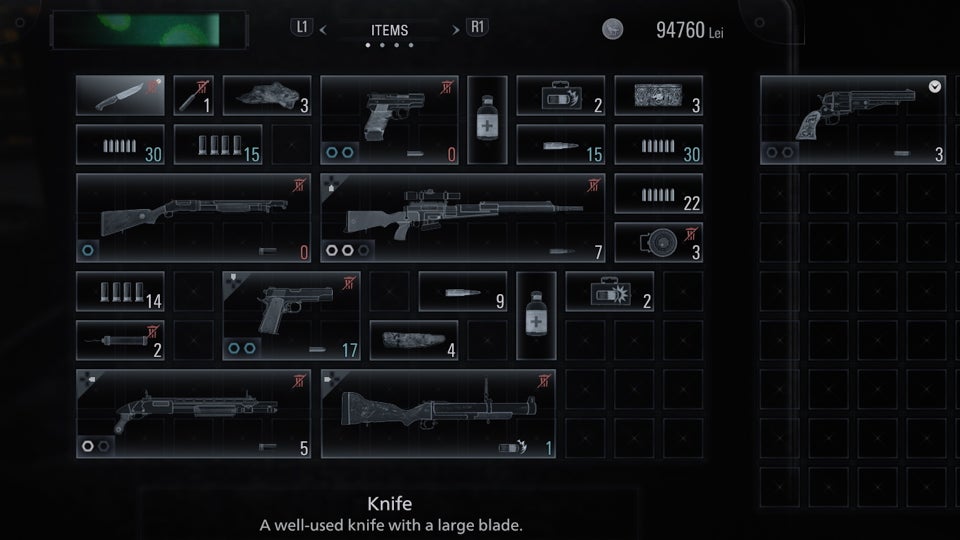Pick the syringe item slot
The image size is (960, 540).
[120, 340]
